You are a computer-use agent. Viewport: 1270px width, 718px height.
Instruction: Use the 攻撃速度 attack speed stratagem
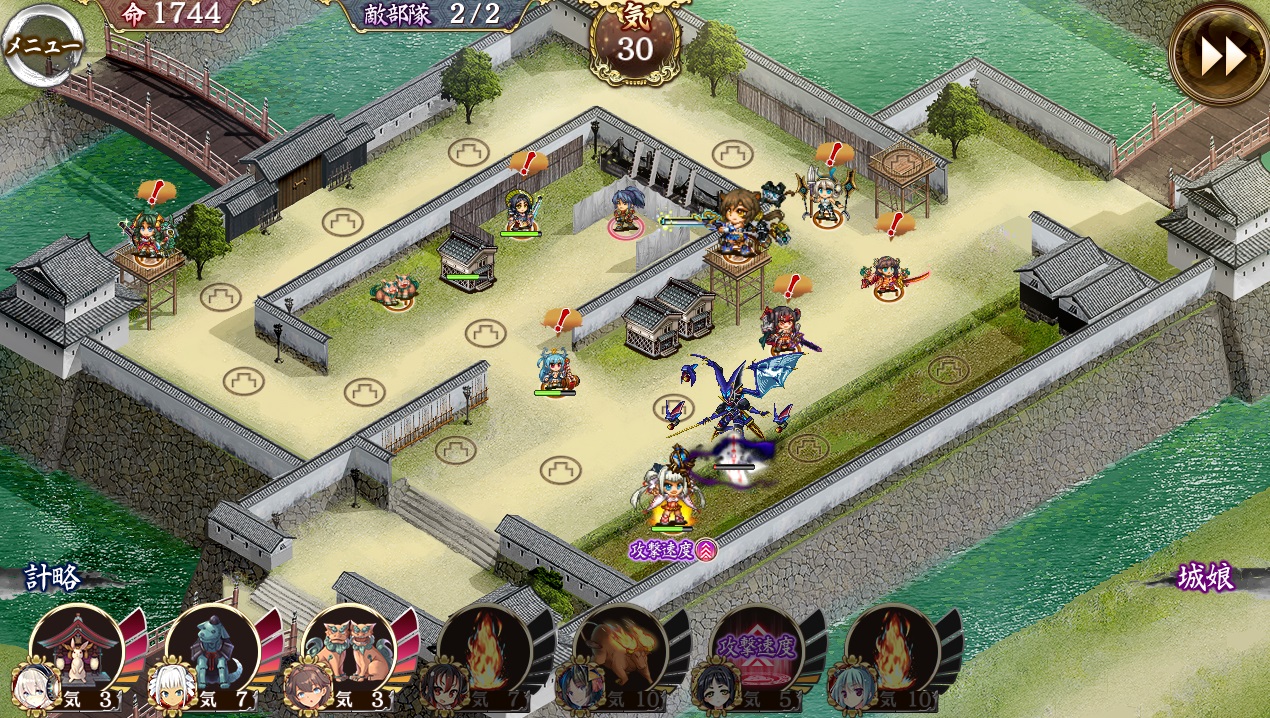756,652
